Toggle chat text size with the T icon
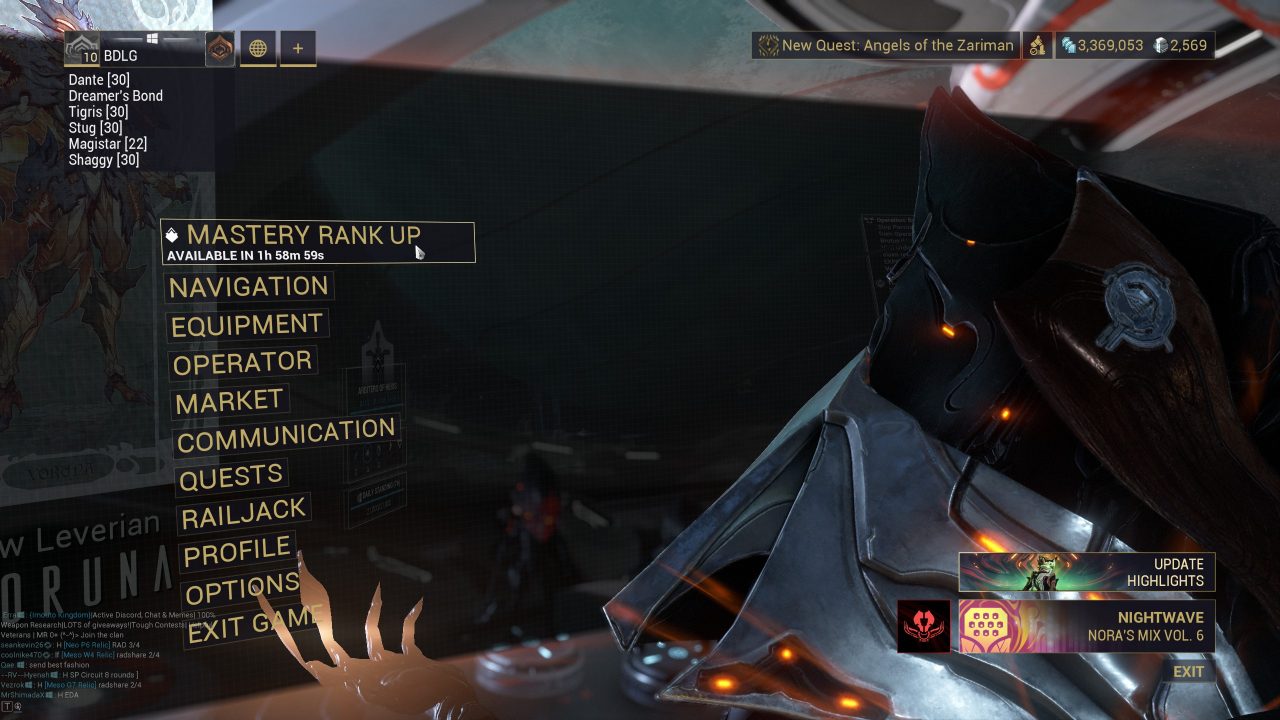The image size is (1280, 720). pos(8,706)
